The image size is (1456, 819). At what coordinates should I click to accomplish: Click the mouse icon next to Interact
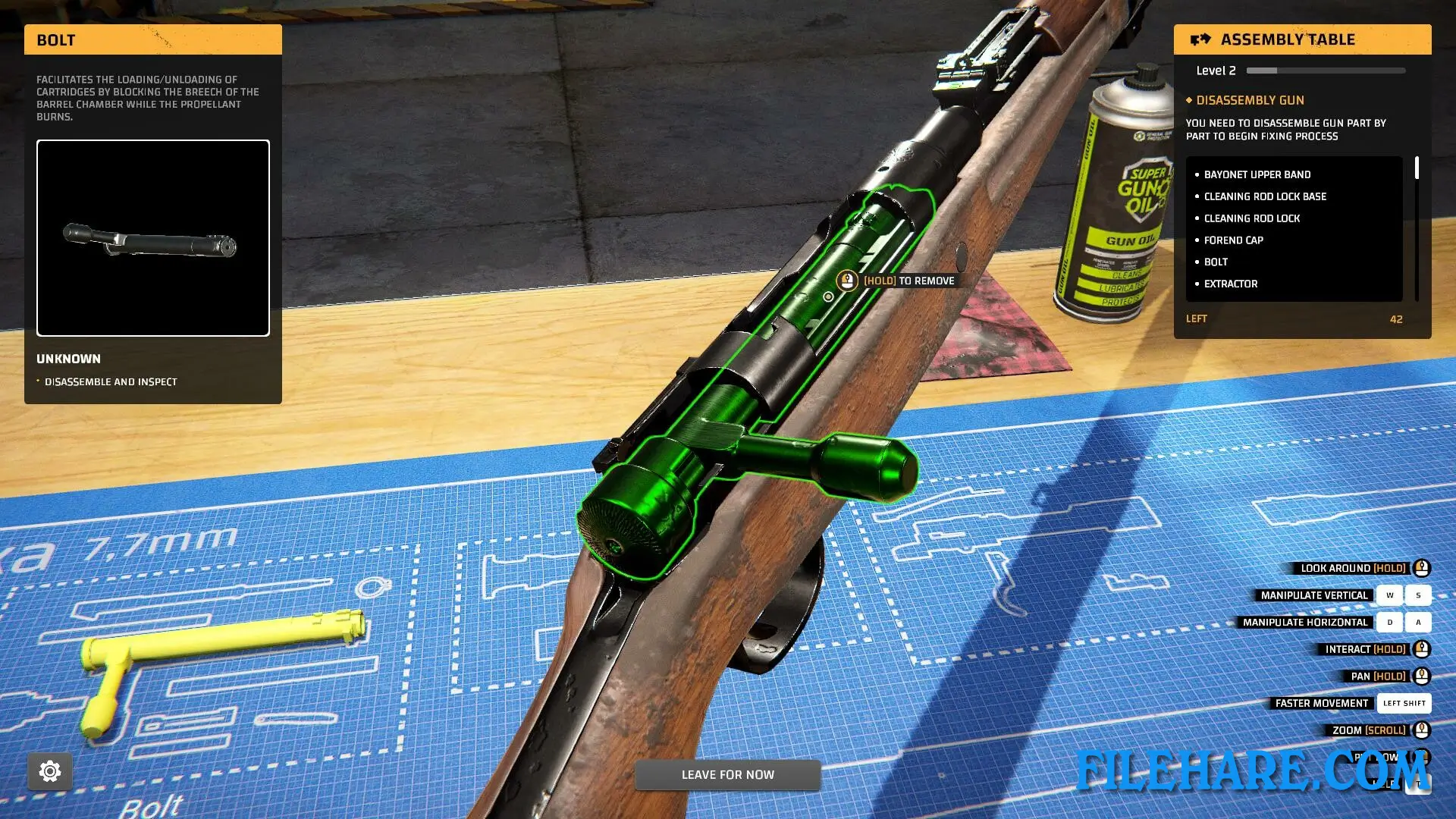pos(1420,648)
